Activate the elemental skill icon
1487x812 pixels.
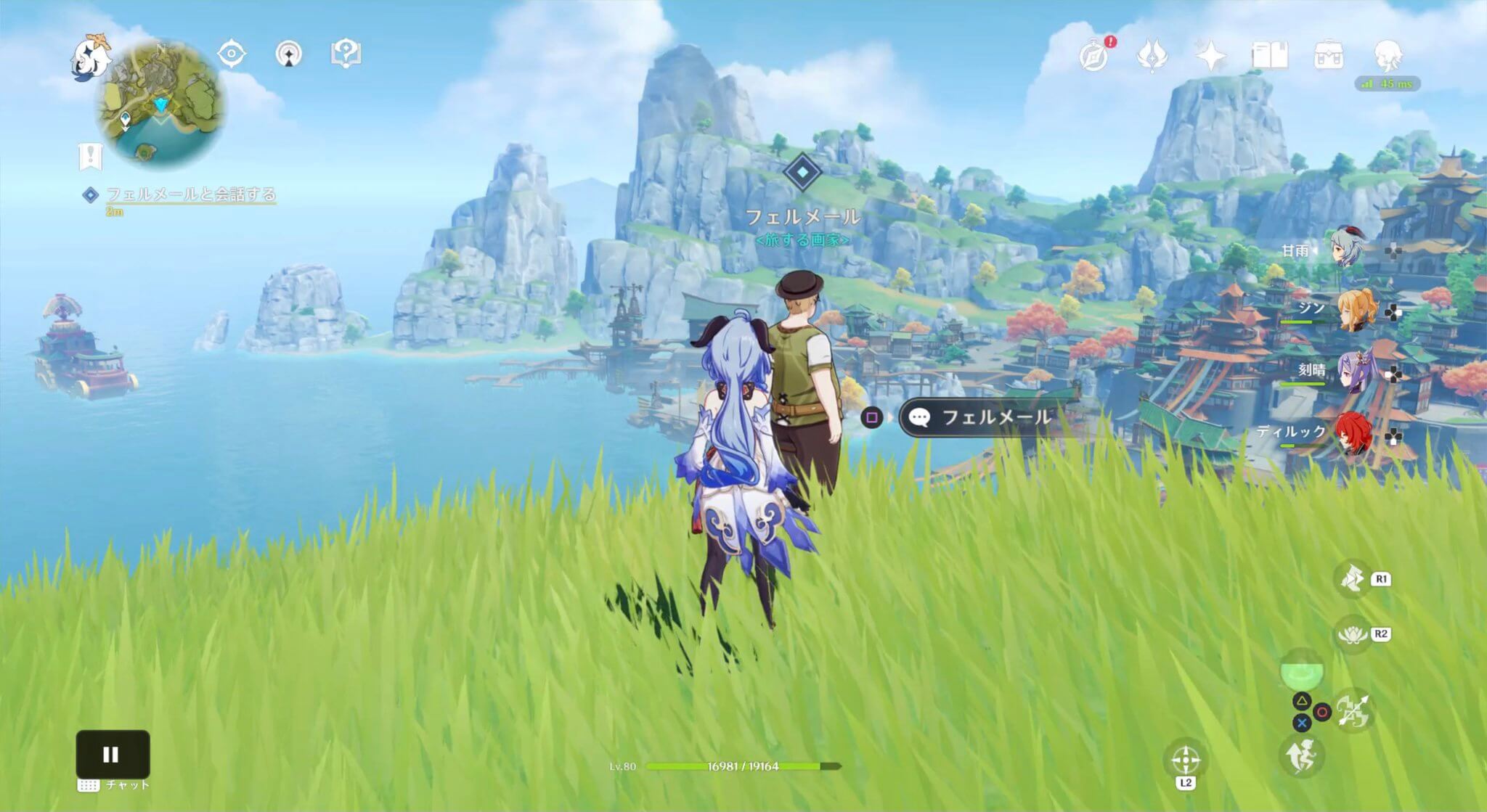(x=1352, y=579)
